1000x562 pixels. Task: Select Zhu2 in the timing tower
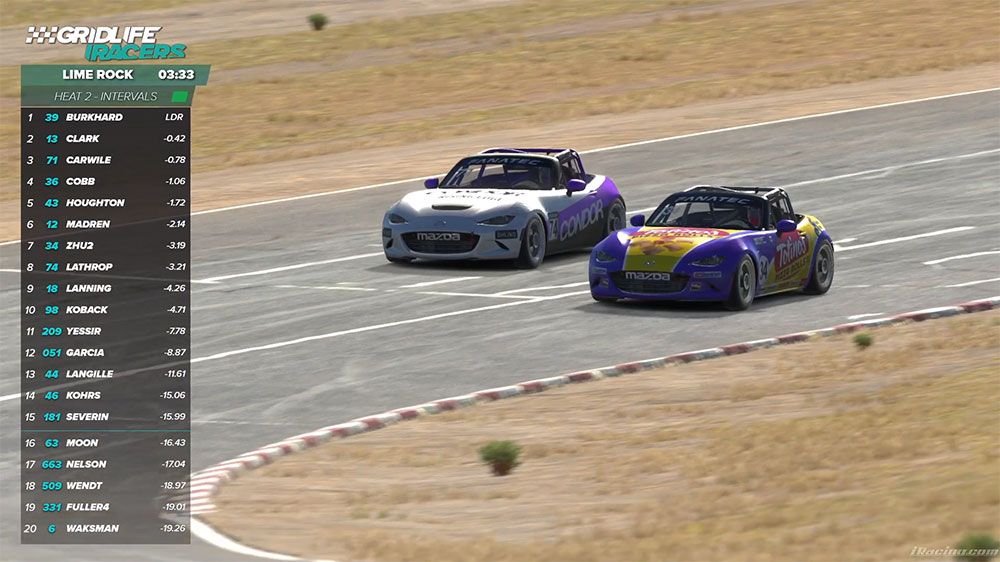click(x=105, y=245)
